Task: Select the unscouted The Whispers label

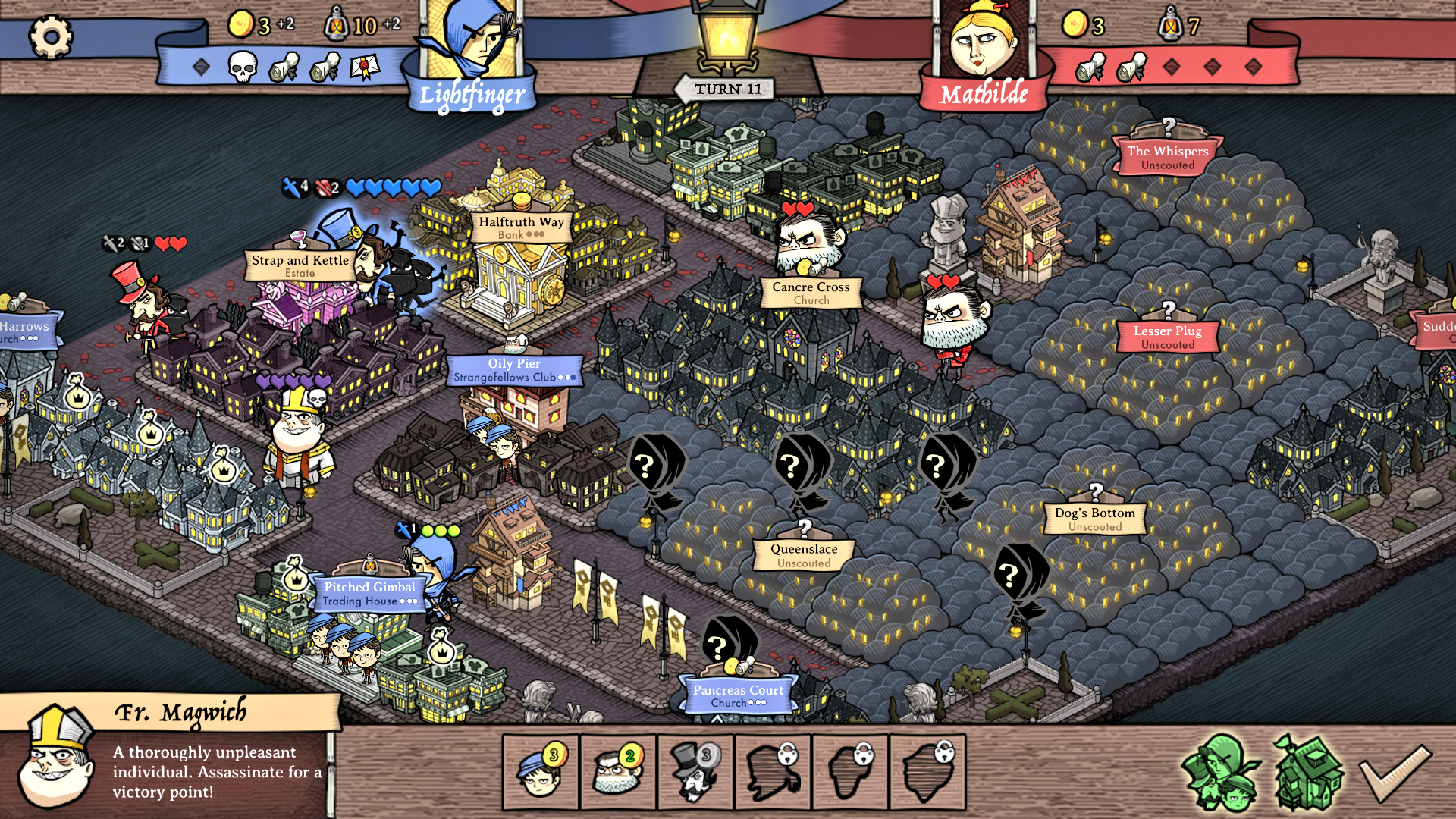Action: tap(1167, 157)
